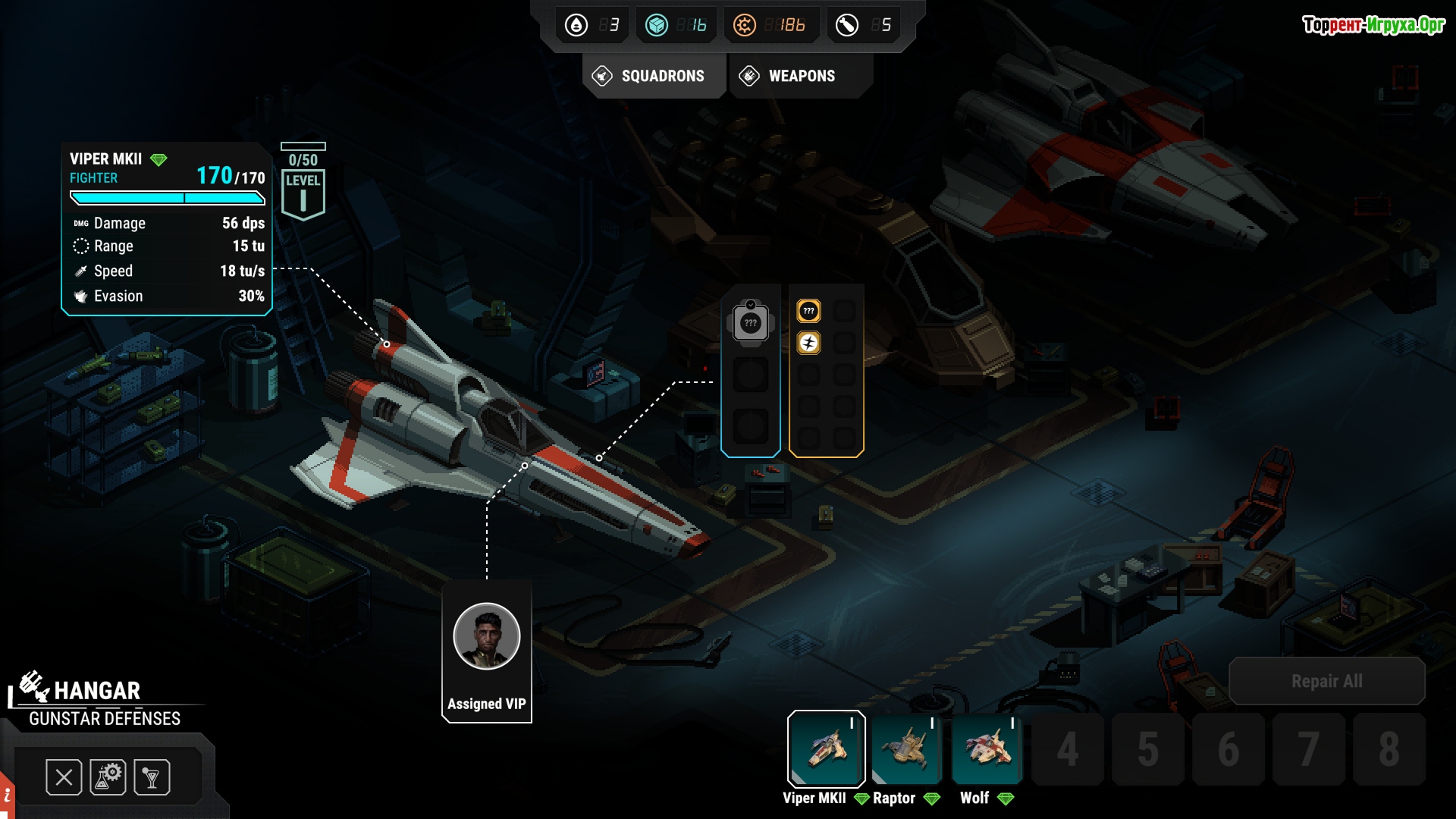Viewport: 1456px width, 819px height.
Task: Pick the Wolf squadron slot
Action: tap(987, 748)
